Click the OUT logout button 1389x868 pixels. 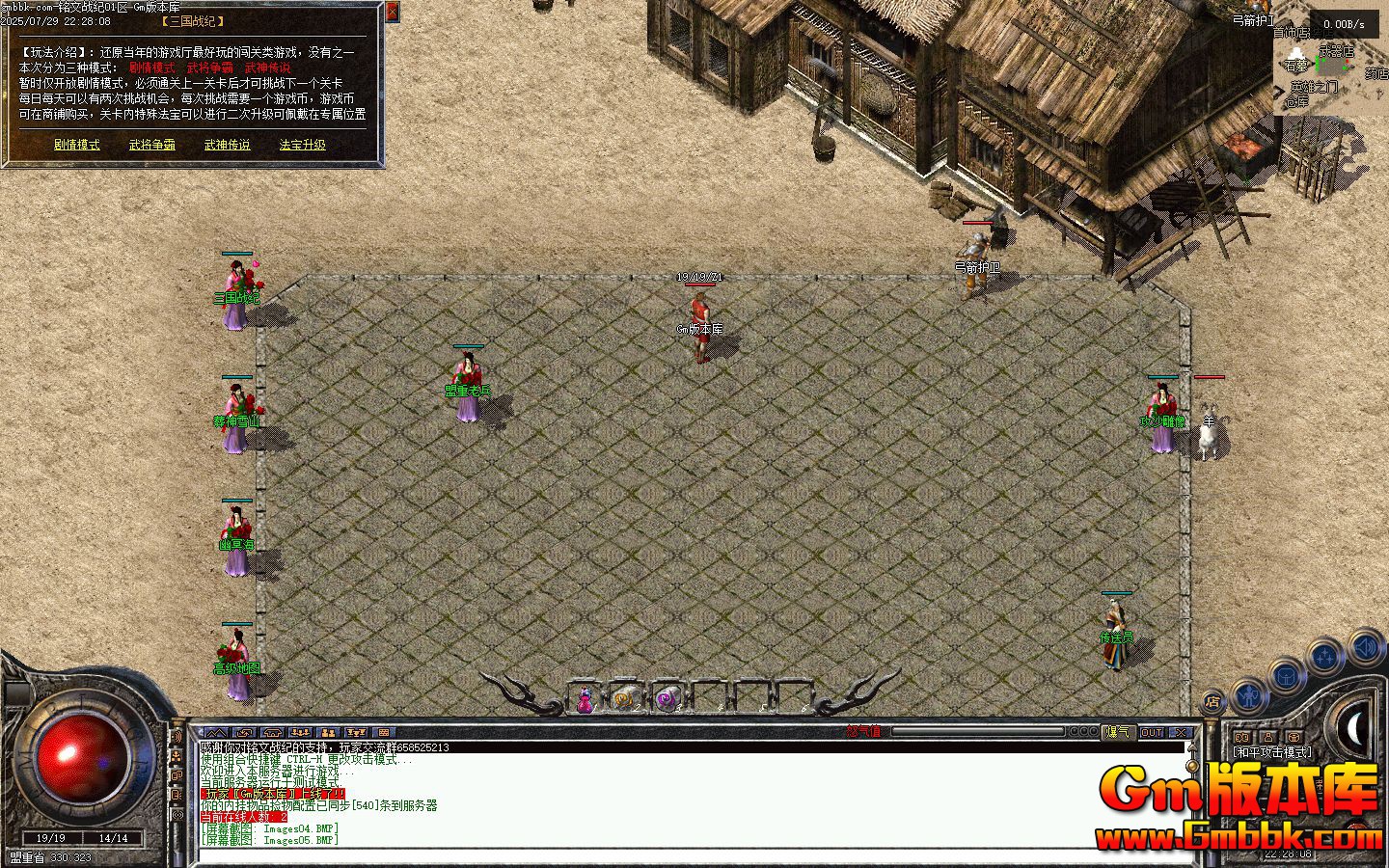click(1152, 732)
